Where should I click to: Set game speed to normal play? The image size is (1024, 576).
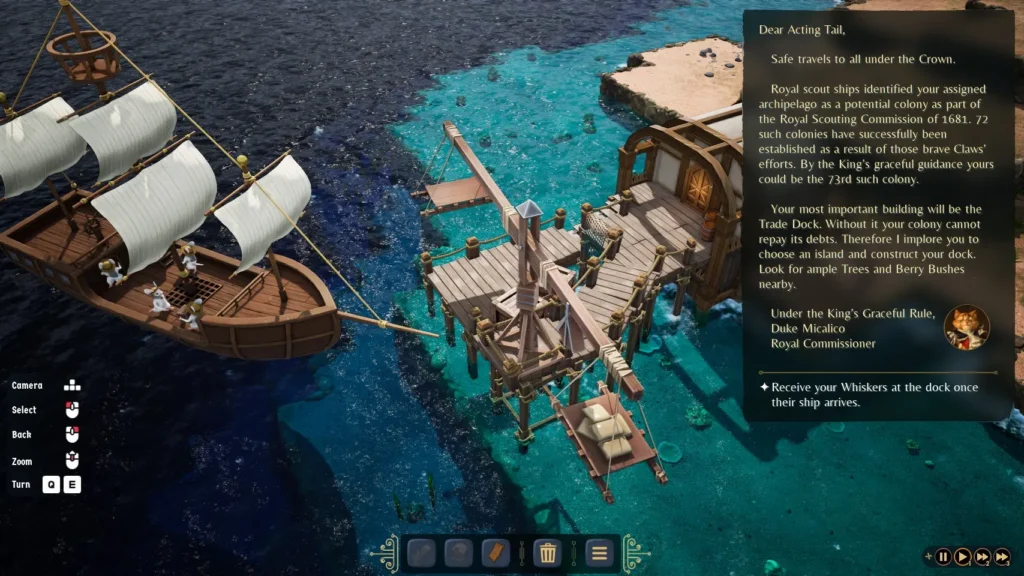coord(962,557)
